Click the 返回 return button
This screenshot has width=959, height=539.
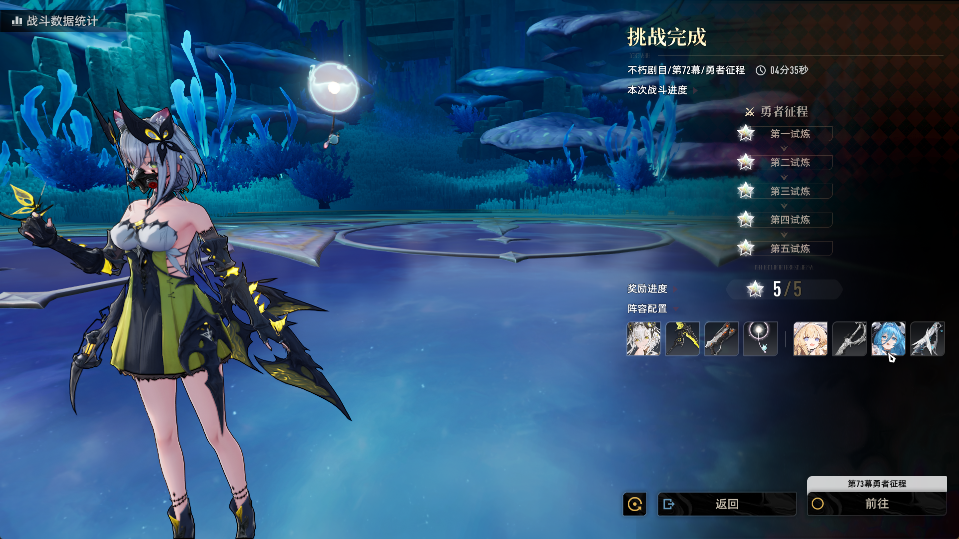[726, 504]
